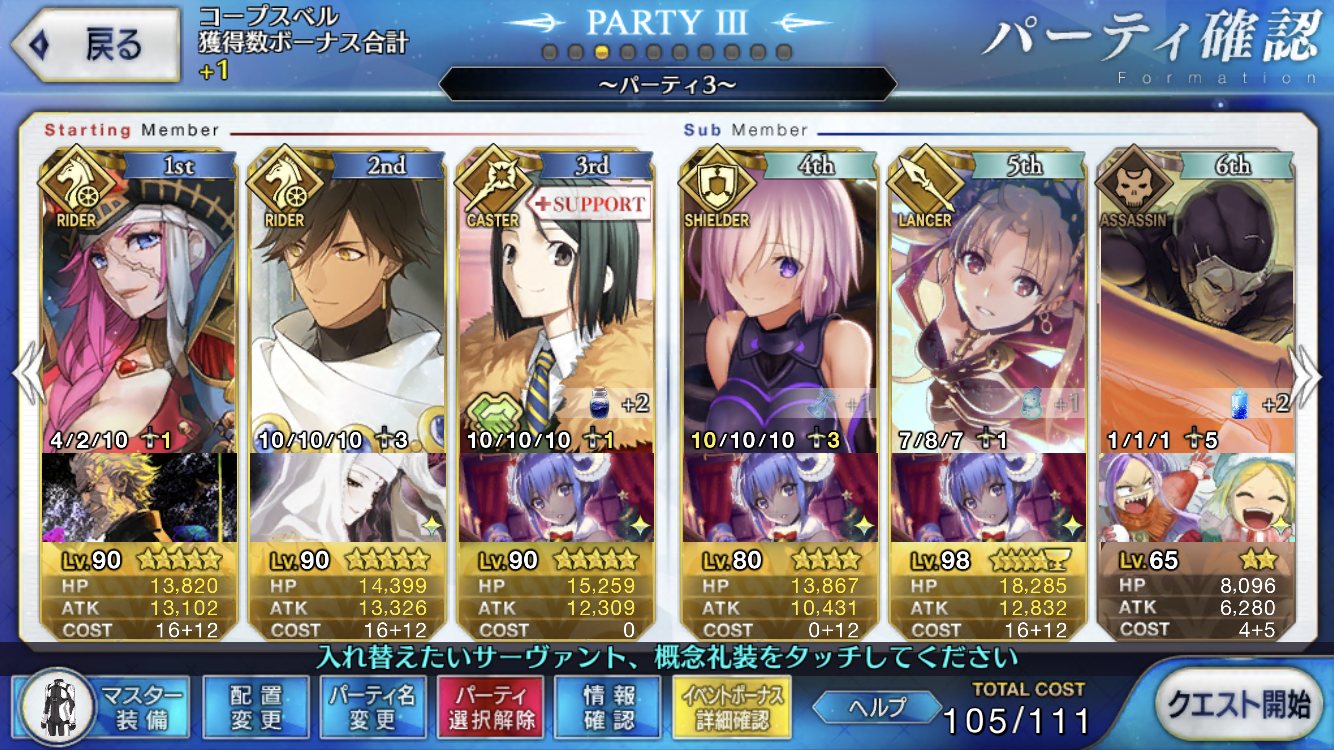The image size is (1334, 750).
Task: Select the 2nd slot dark-haired Rider card
Action: tap(347, 300)
